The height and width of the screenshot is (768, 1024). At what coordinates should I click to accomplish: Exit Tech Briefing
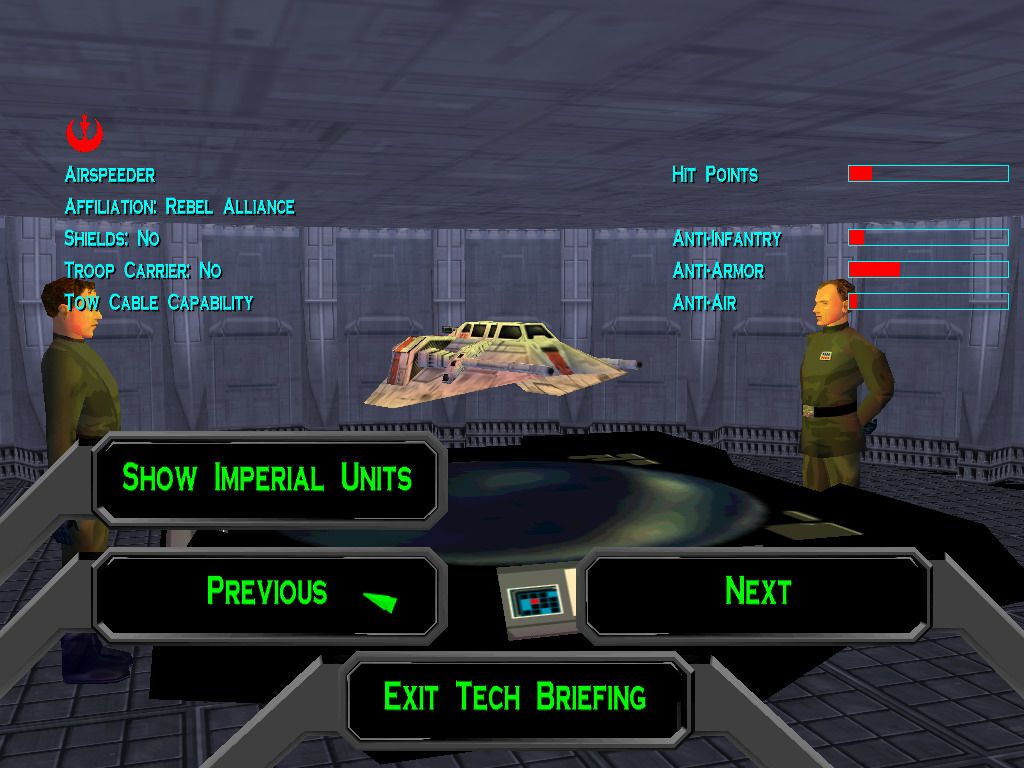[x=515, y=696]
